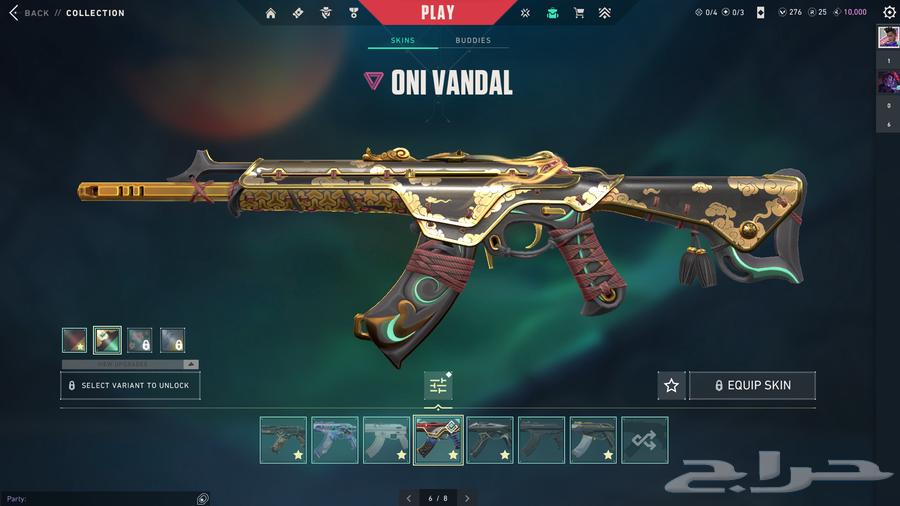Viewport: 900px width, 506px height.
Task: Choose the white Vandal skin thumbnail
Action: (x=386, y=440)
